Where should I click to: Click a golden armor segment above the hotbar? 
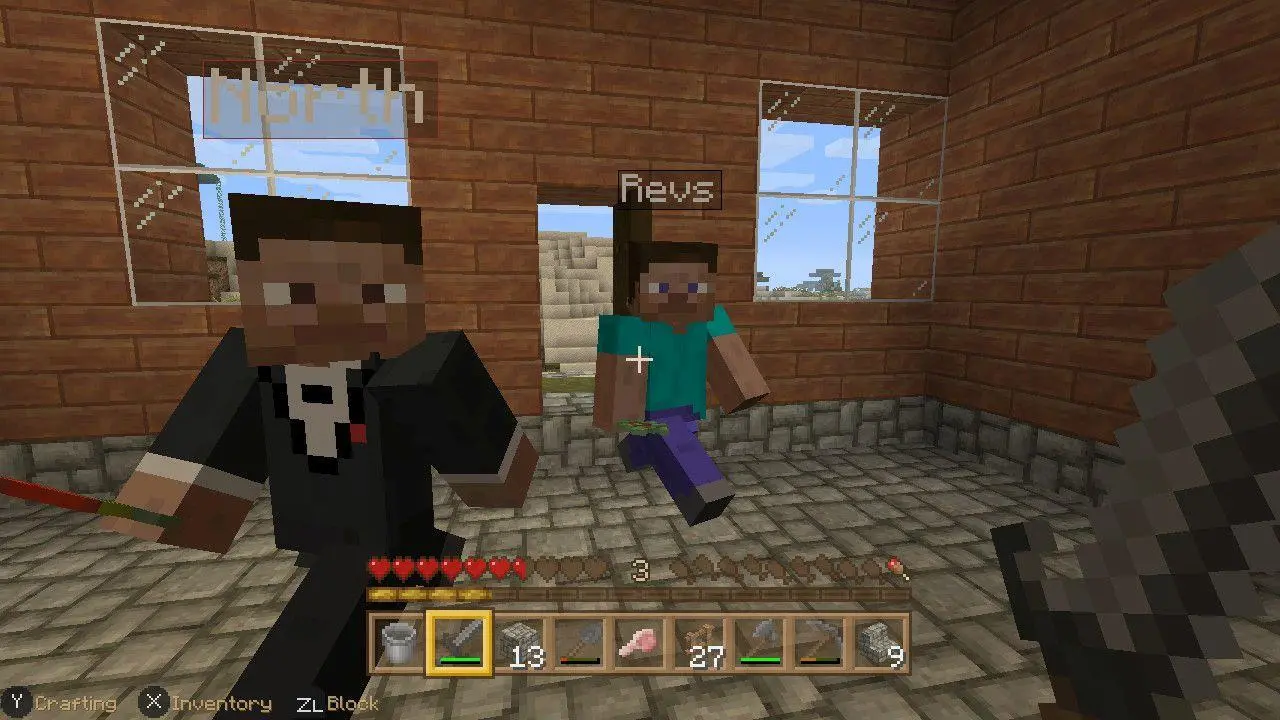[x=400, y=592]
